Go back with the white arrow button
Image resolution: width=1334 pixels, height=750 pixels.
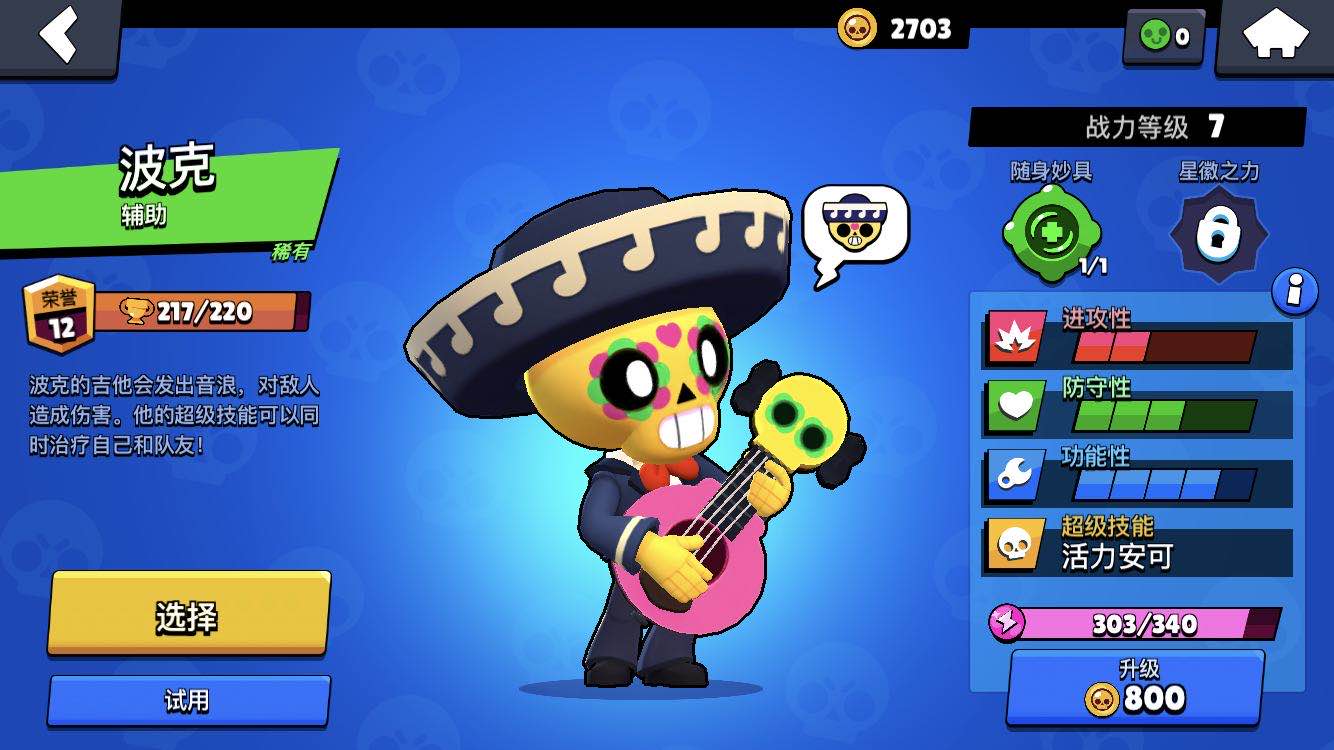pos(58,36)
